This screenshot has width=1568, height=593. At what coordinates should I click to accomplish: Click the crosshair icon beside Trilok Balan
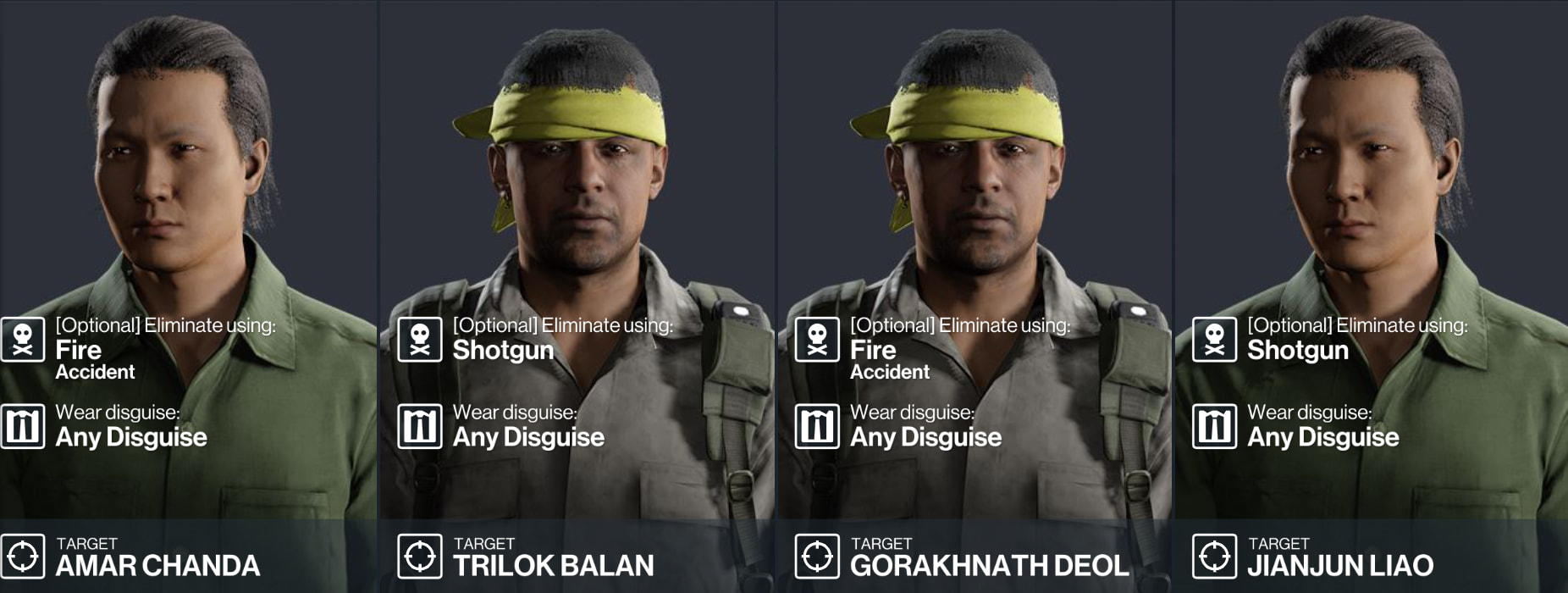(420, 557)
